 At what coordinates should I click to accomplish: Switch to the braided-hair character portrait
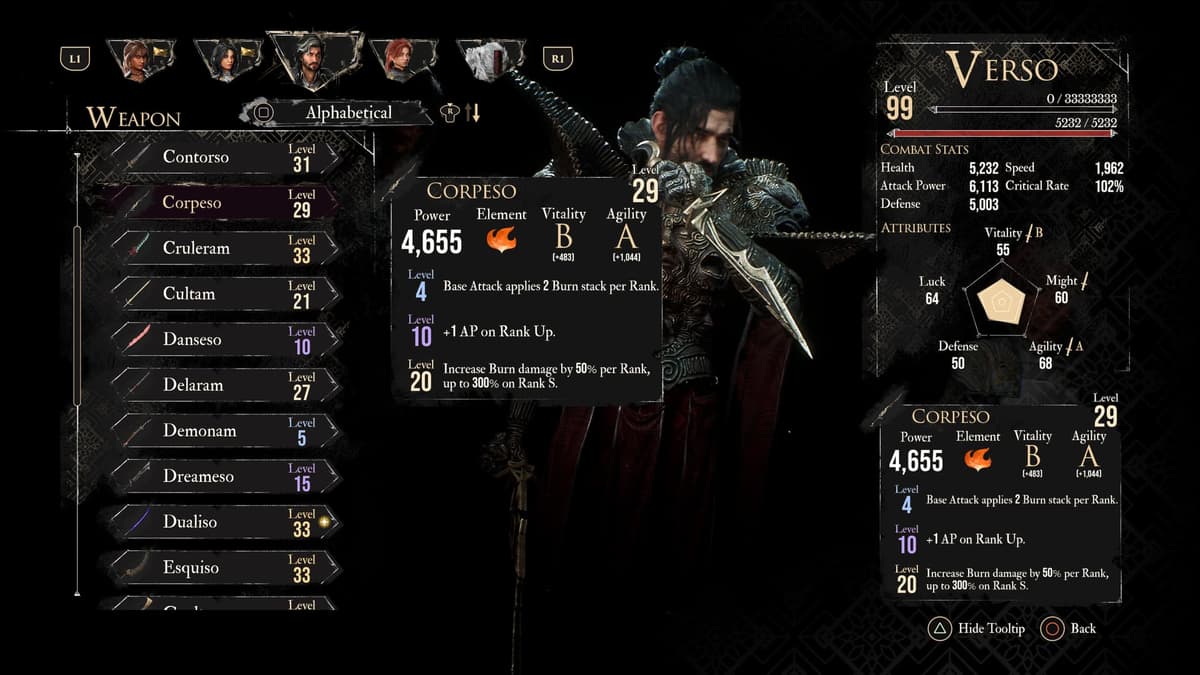pos(138,59)
